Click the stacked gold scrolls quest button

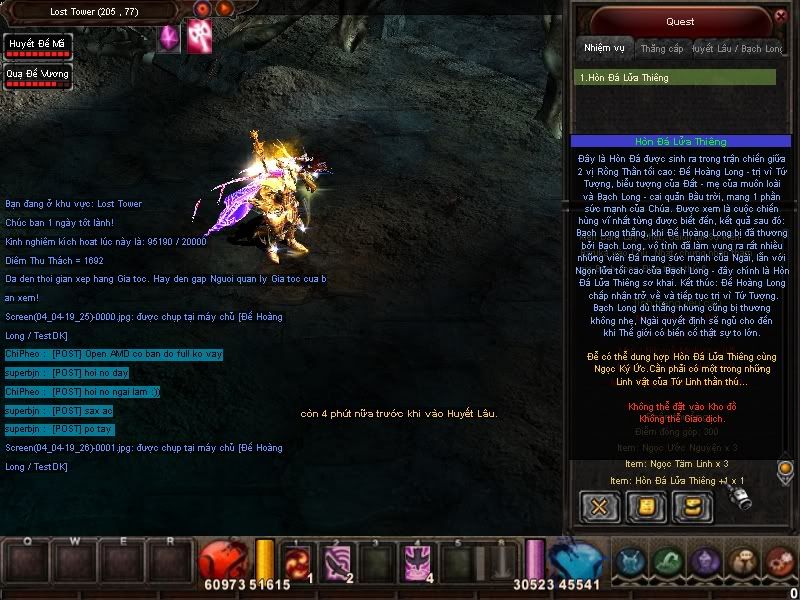pos(691,506)
